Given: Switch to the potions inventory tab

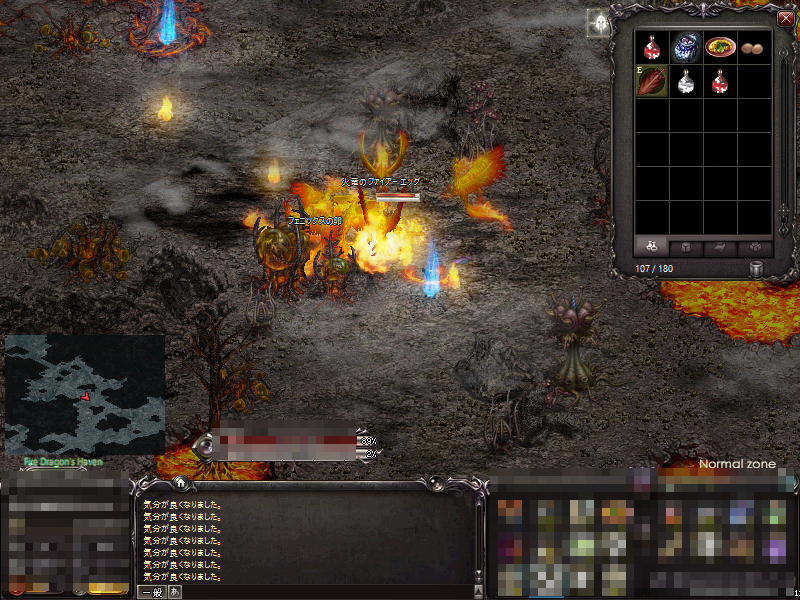Looking at the screenshot, I should 651,246.
